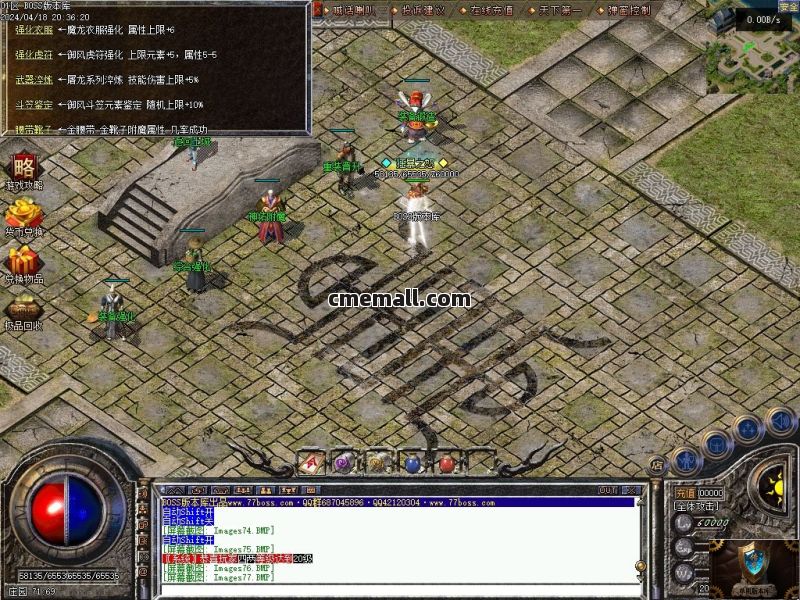Click the 强化衣服 enhancement entry
This screenshot has height=600, width=800.
[x=33, y=30]
